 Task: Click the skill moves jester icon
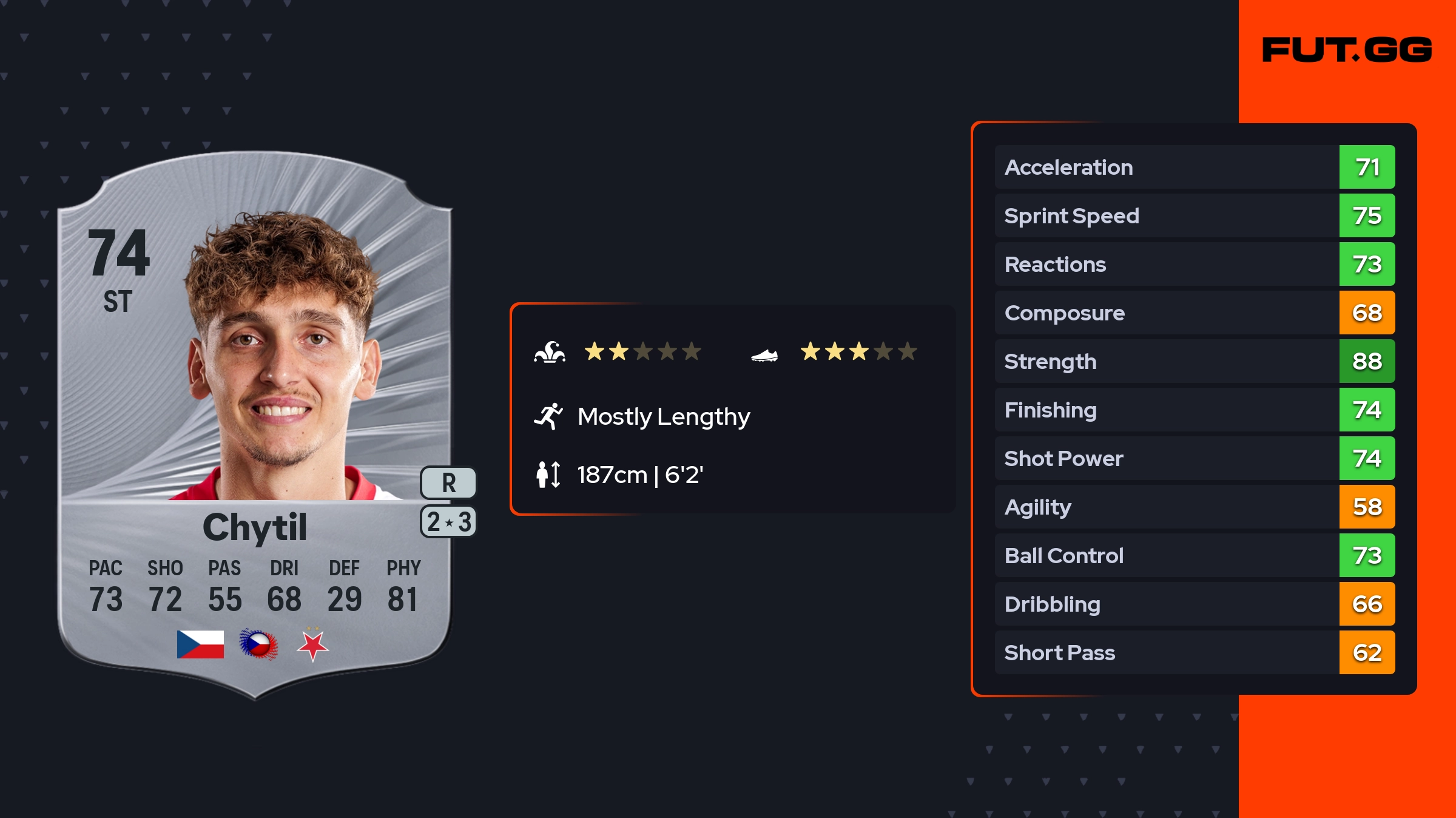coord(550,352)
